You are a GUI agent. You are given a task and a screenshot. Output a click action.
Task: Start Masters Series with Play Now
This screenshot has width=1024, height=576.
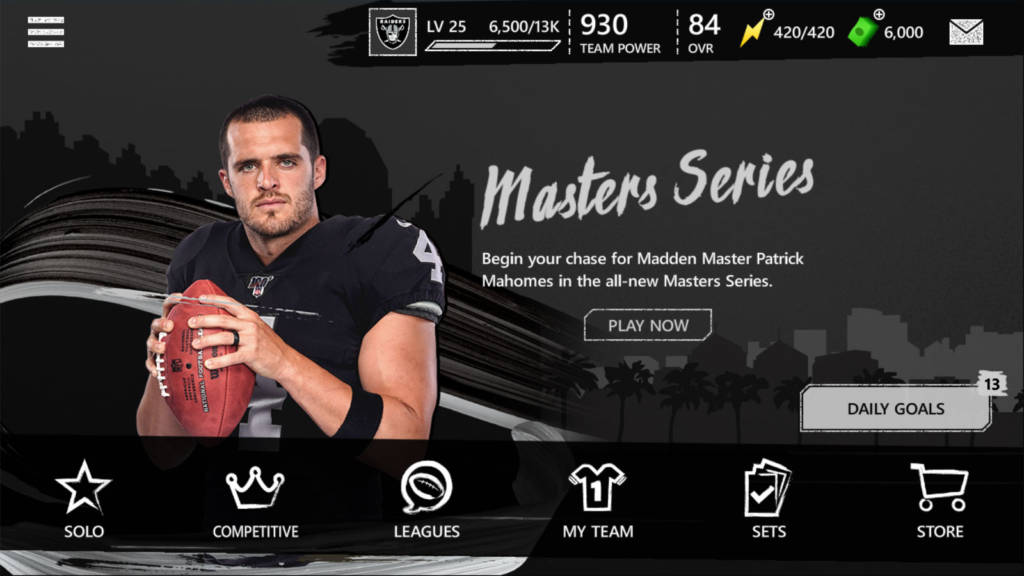click(648, 325)
